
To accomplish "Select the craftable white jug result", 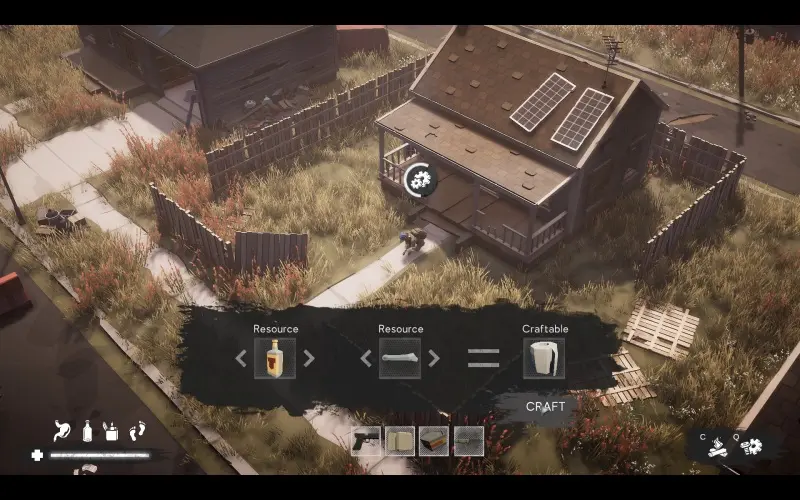I will click(x=544, y=358).
